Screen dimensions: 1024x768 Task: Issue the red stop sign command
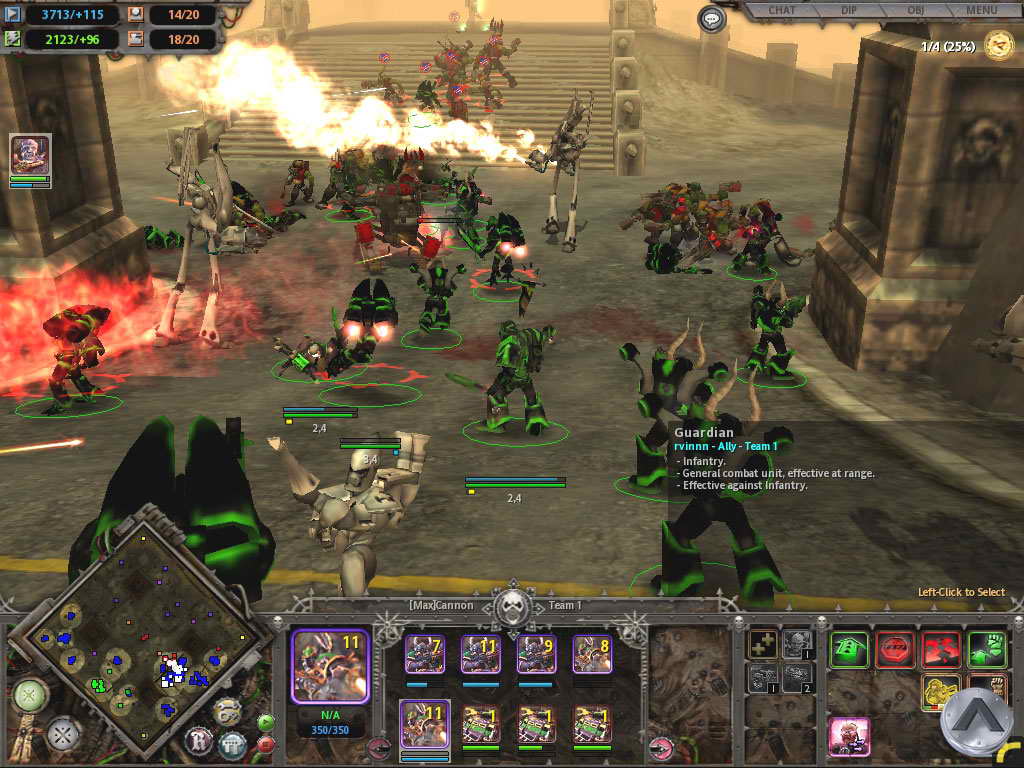tap(895, 650)
